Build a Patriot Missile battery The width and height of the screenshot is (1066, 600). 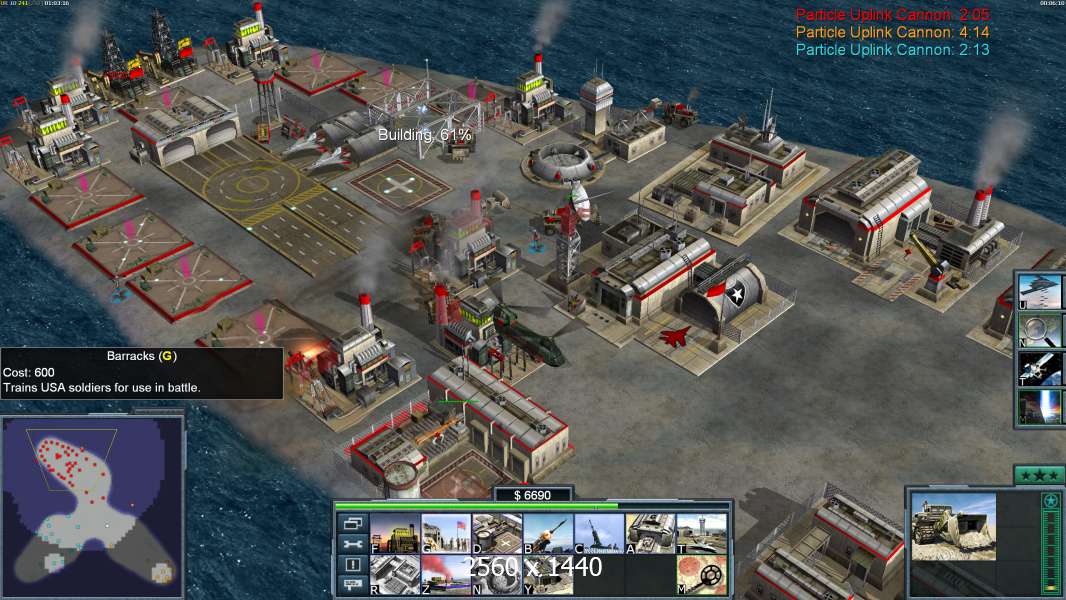click(x=548, y=534)
